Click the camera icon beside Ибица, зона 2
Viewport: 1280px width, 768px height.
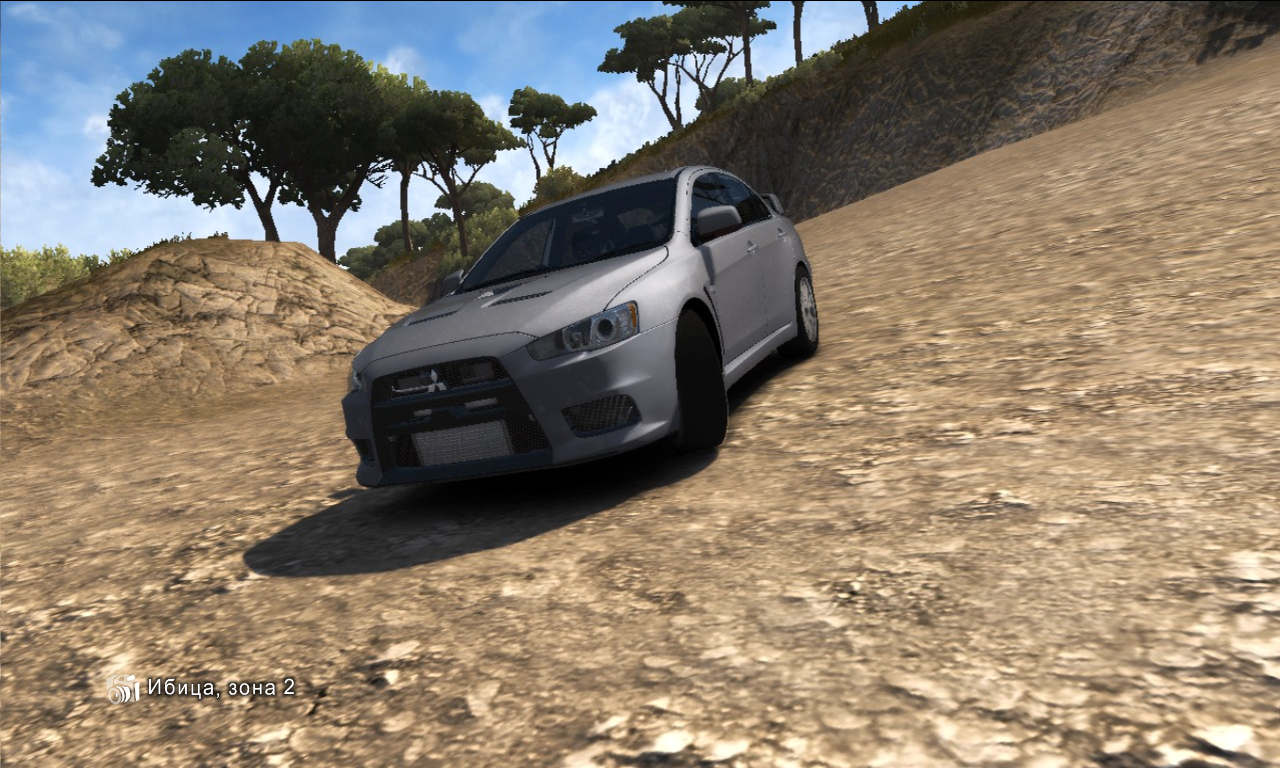pos(124,688)
